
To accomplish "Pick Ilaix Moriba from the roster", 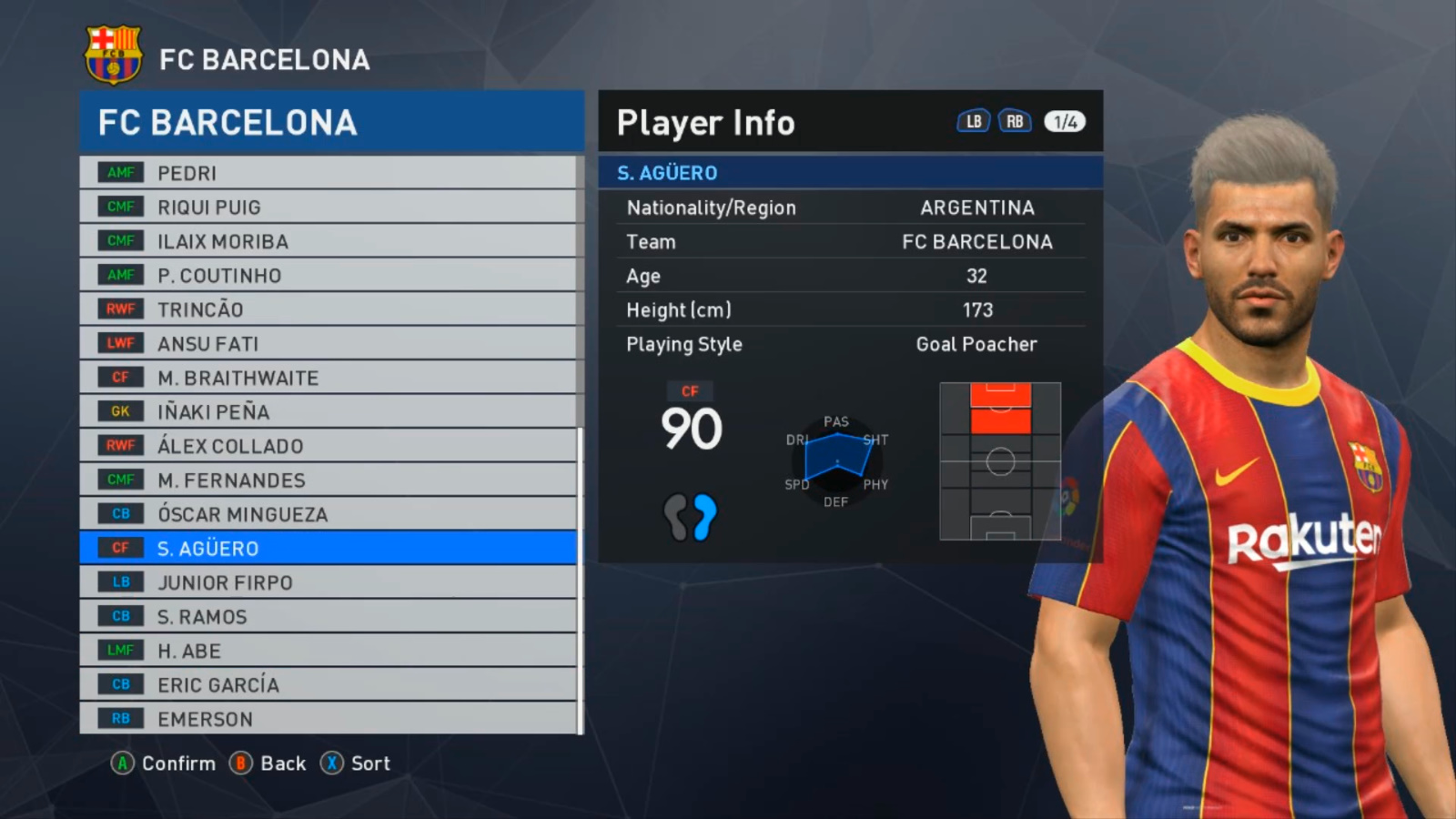I will (328, 241).
